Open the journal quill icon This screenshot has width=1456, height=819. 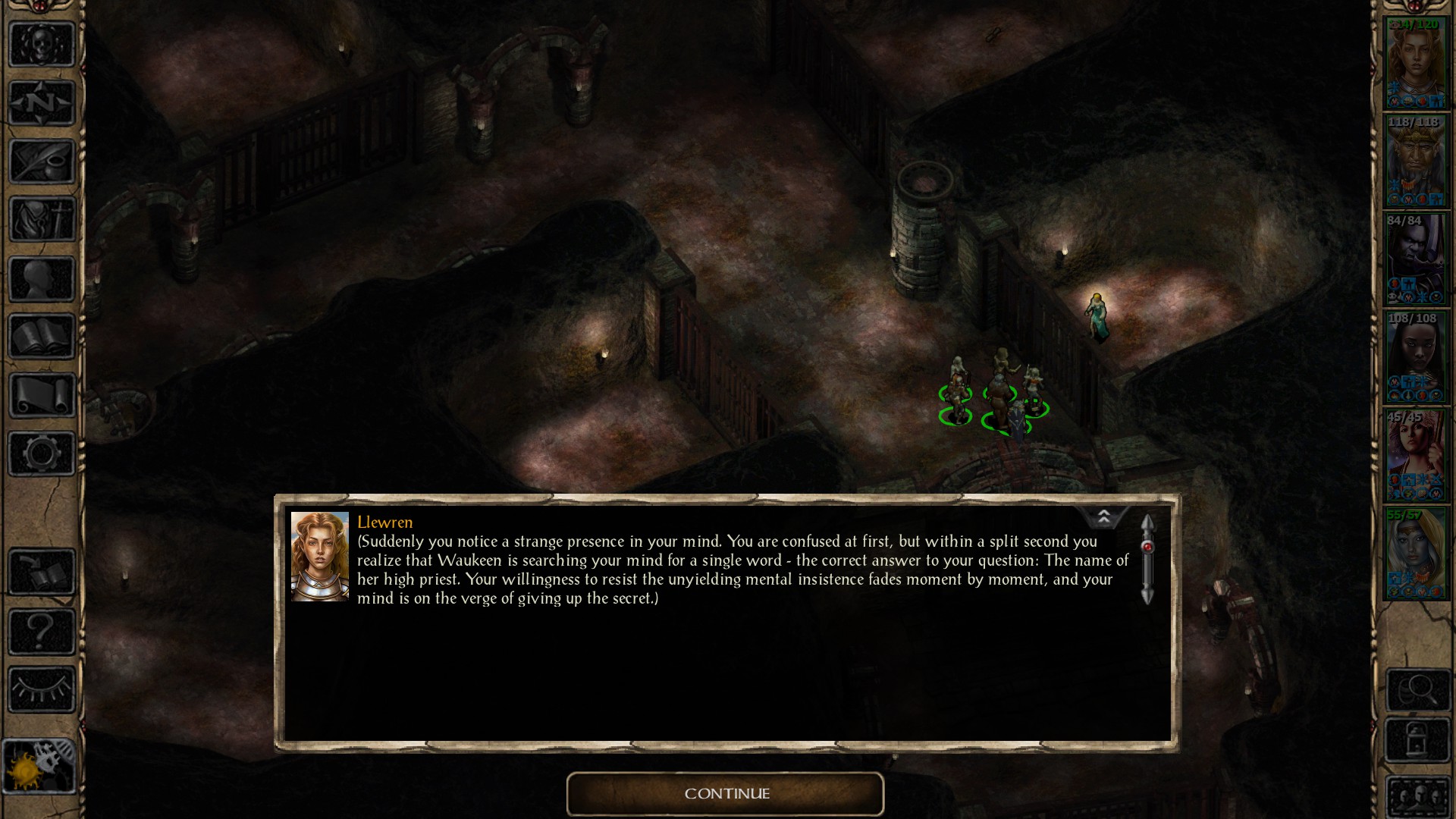[x=42, y=162]
